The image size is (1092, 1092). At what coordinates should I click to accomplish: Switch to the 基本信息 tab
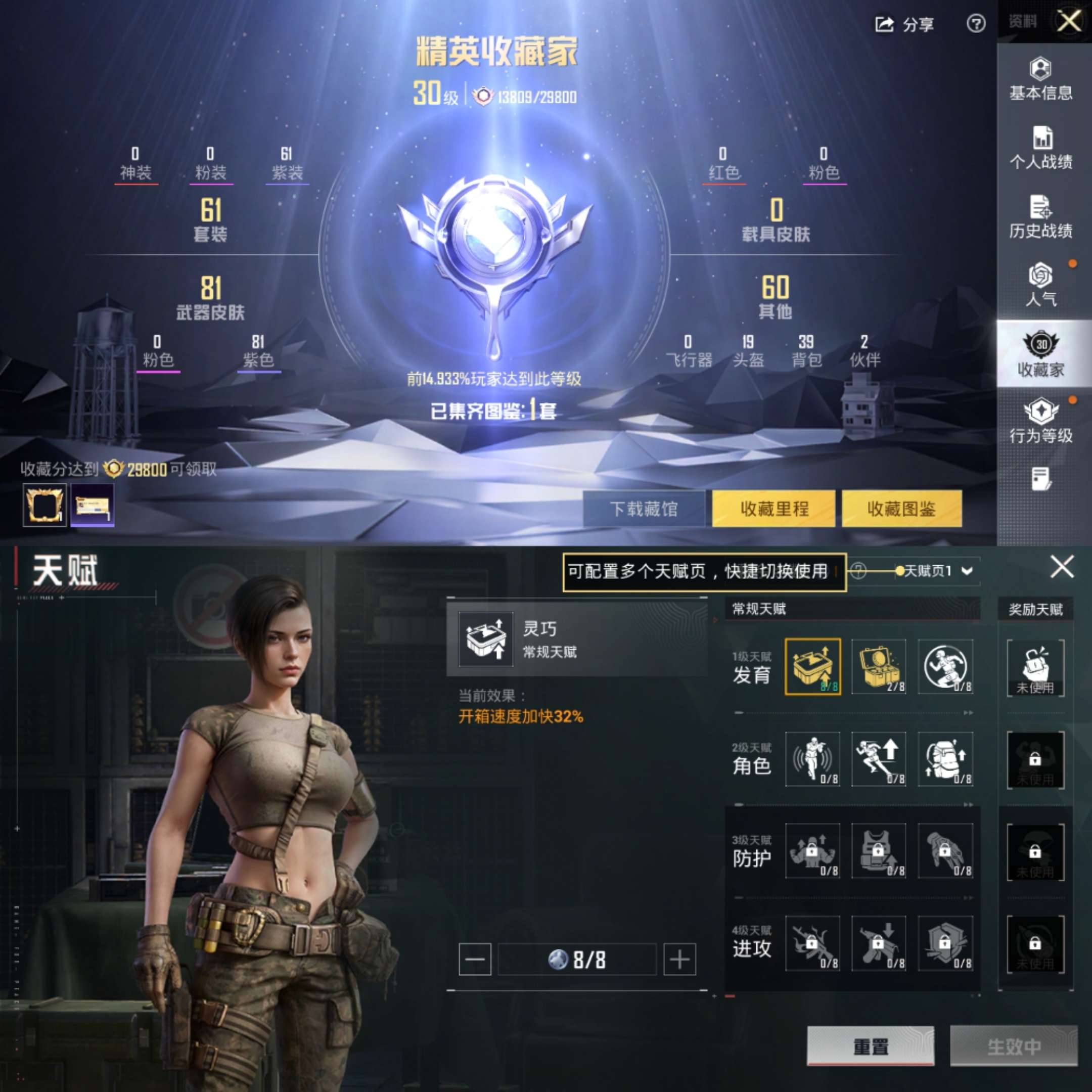point(1040,79)
